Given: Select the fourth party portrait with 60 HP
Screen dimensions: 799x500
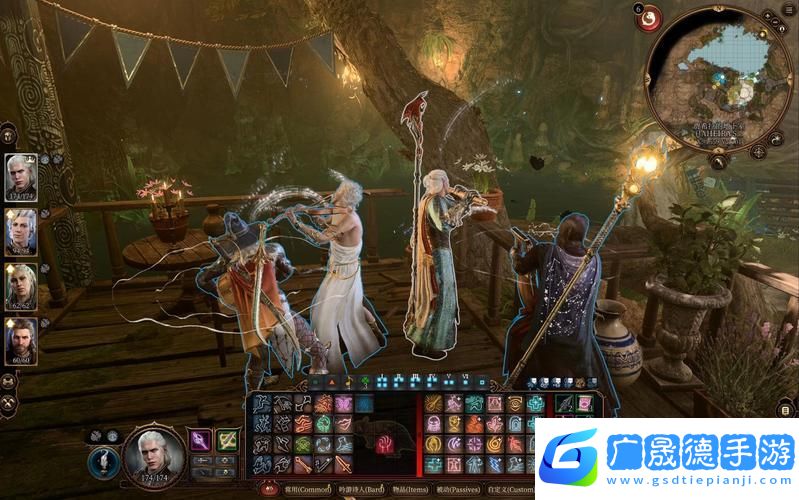Looking at the screenshot, I should 22,339.
